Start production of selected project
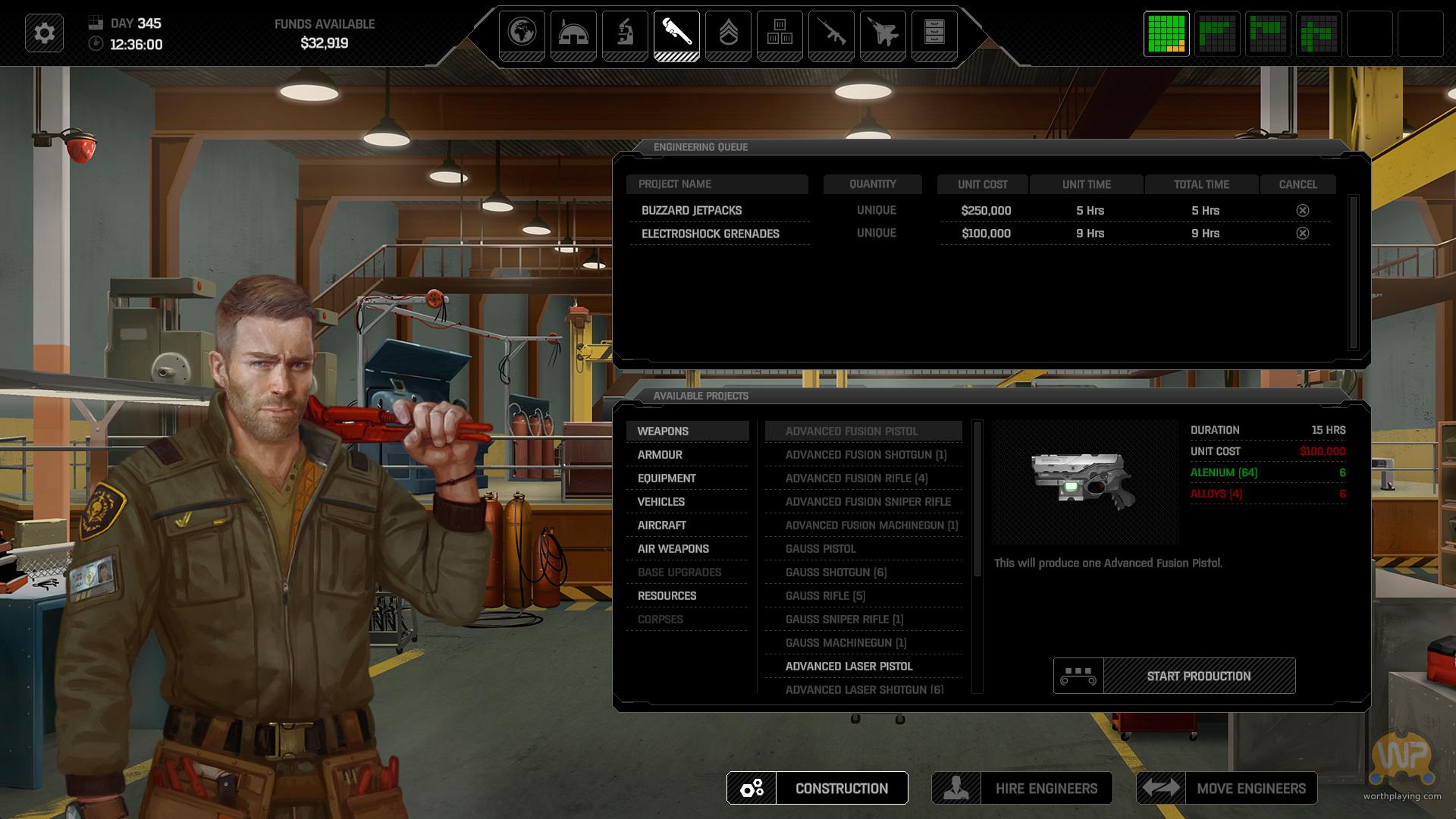The height and width of the screenshot is (819, 1456). coord(1198,676)
